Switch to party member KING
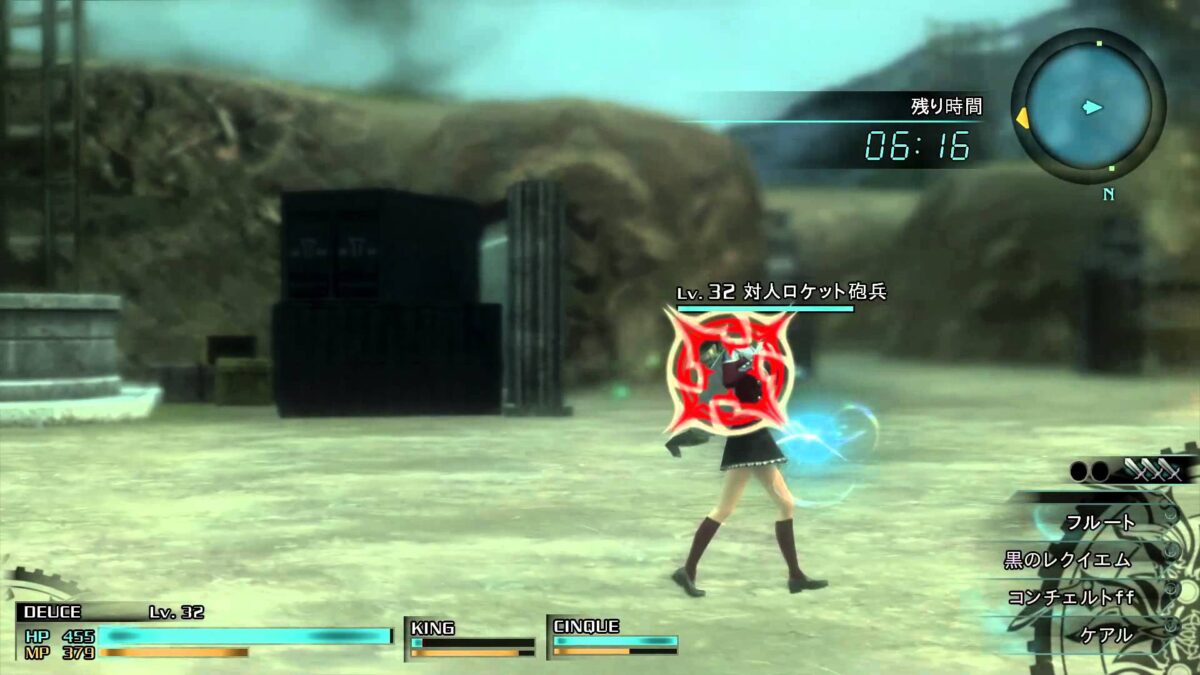 (470, 639)
